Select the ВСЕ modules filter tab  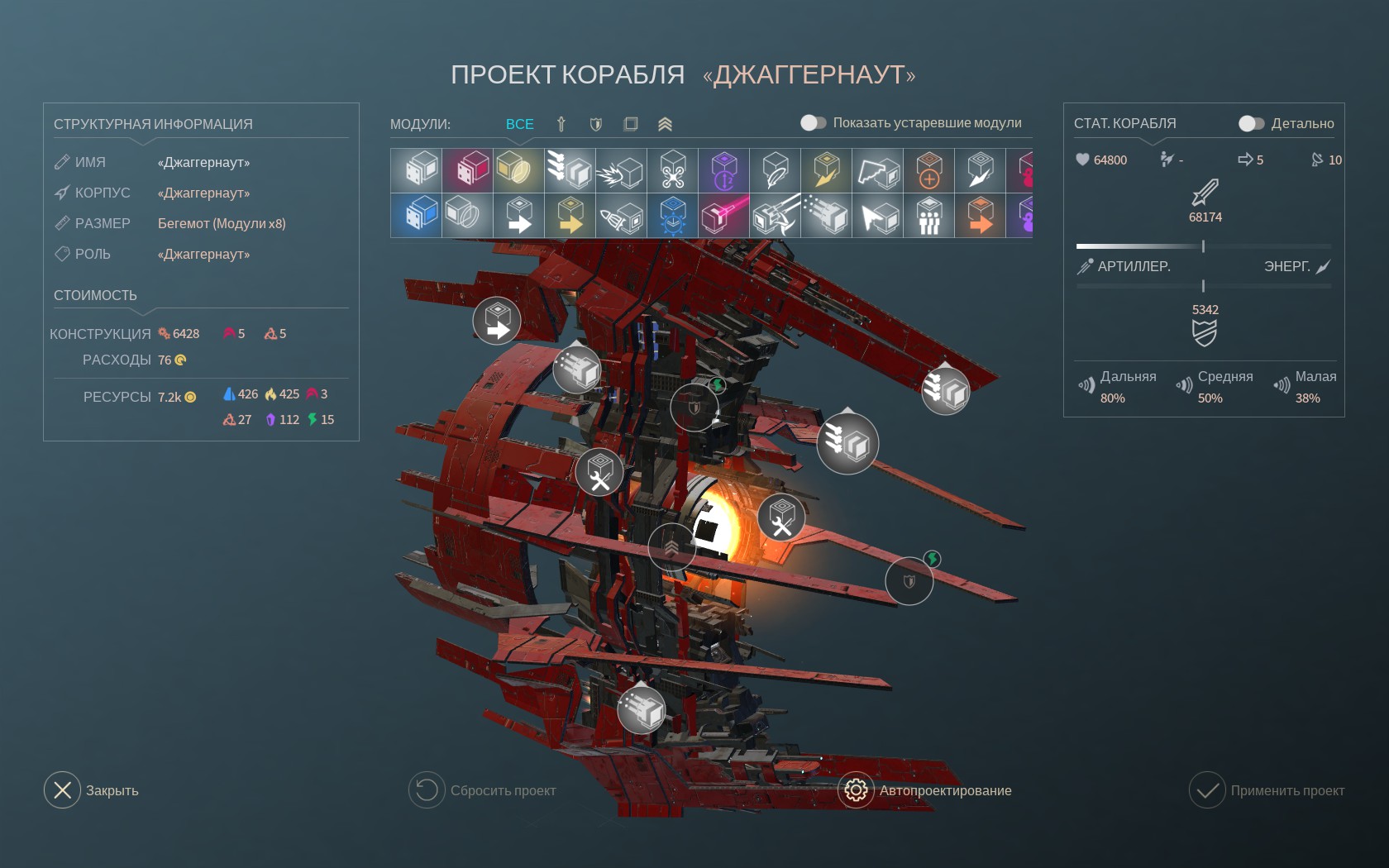519,124
